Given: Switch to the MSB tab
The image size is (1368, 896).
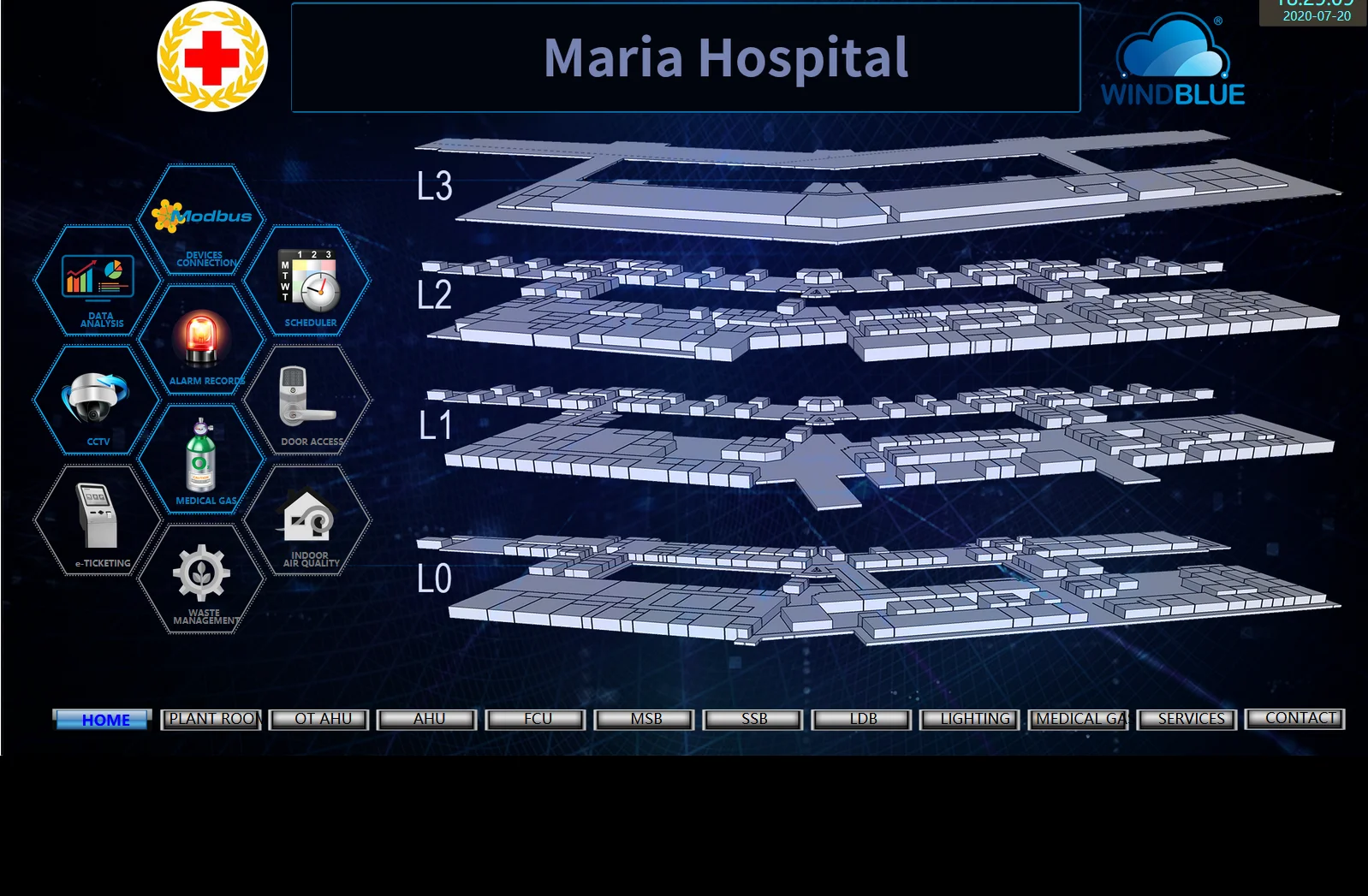Looking at the screenshot, I should pyautogui.click(x=645, y=720).
